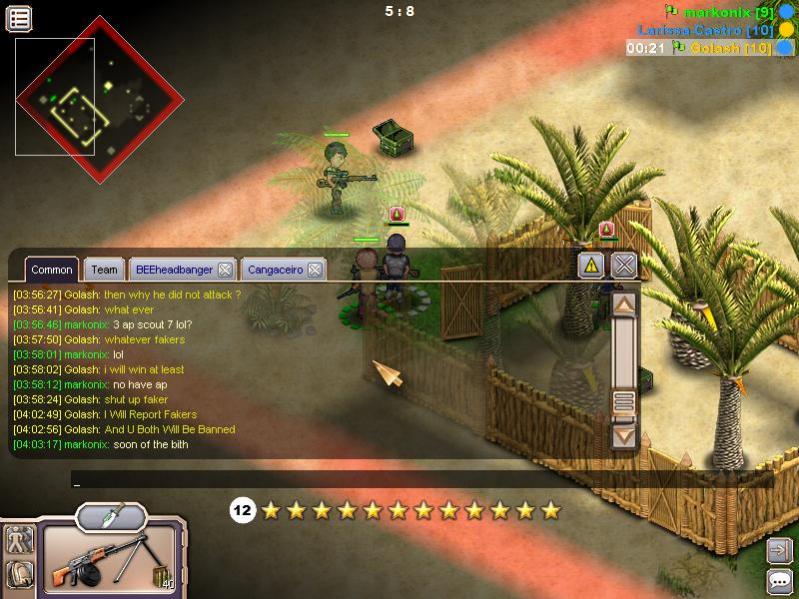
Task: Click the yellow warning triangle button
Action: (x=591, y=265)
